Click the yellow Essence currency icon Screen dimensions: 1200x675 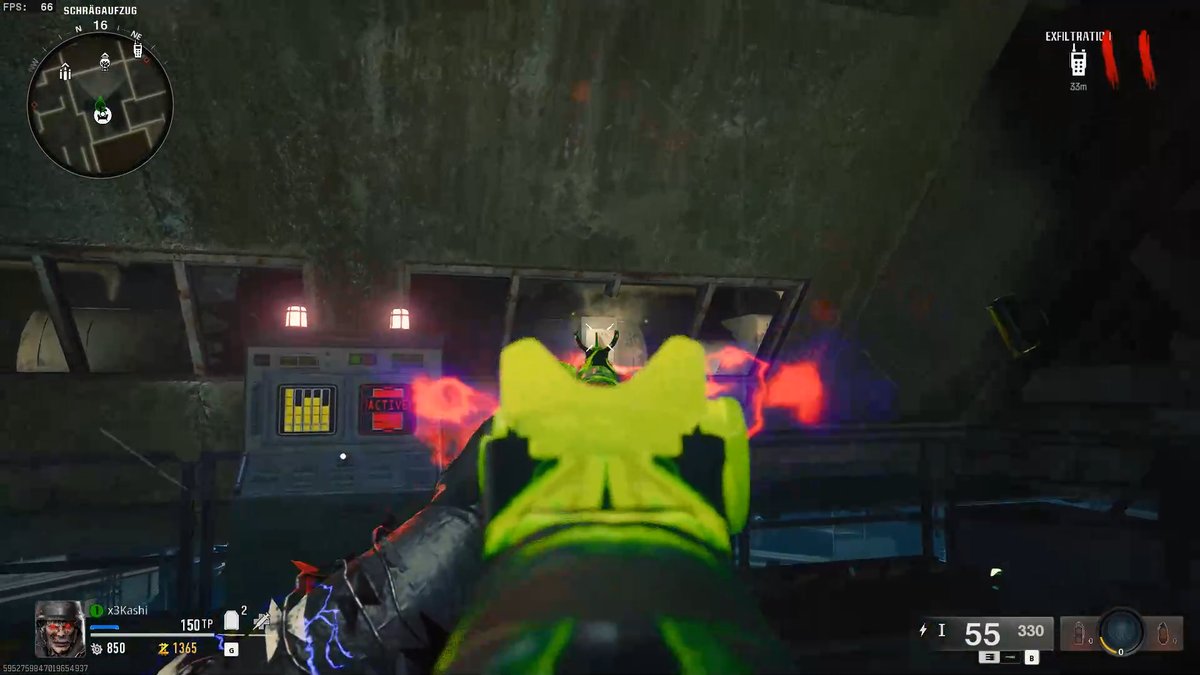[163, 648]
